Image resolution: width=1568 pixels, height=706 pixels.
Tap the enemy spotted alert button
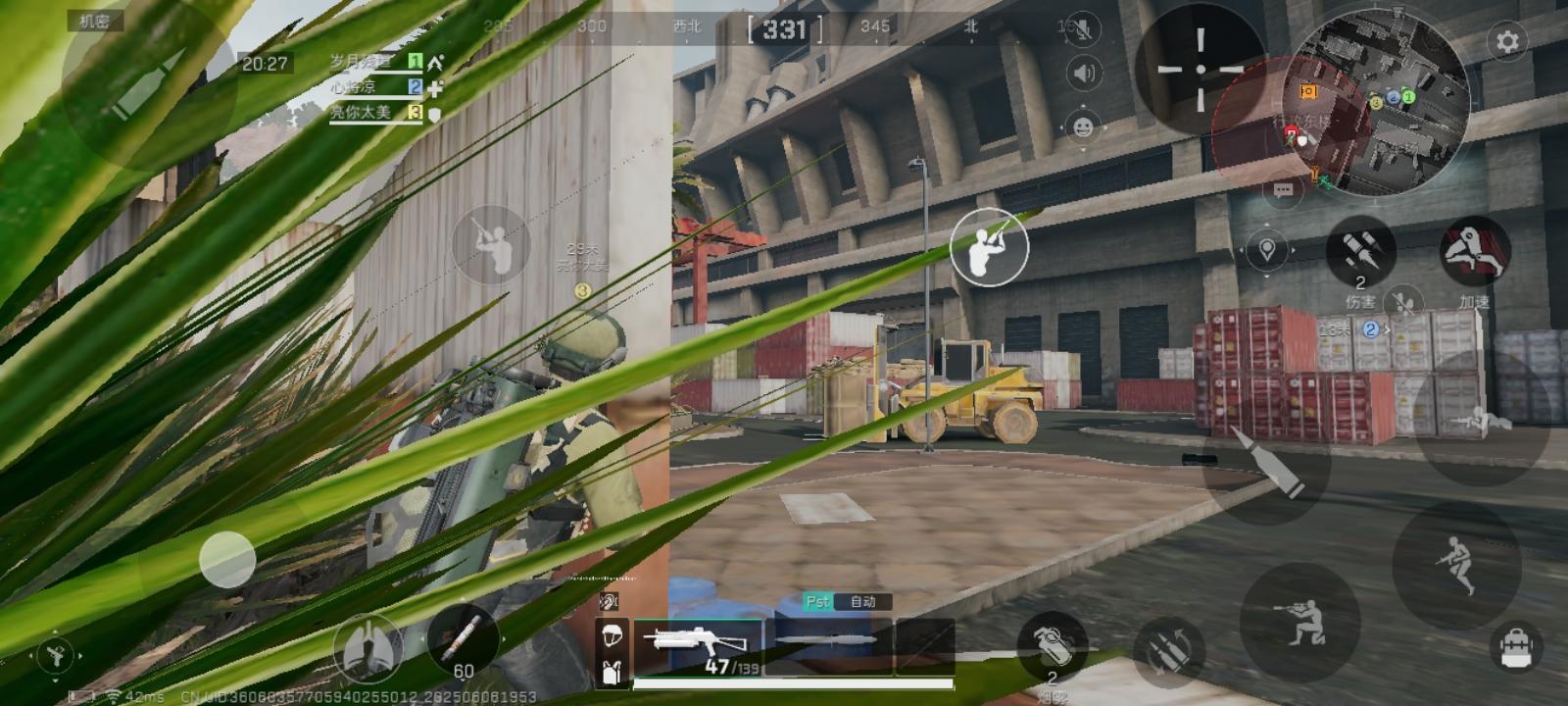pyautogui.click(x=991, y=247)
